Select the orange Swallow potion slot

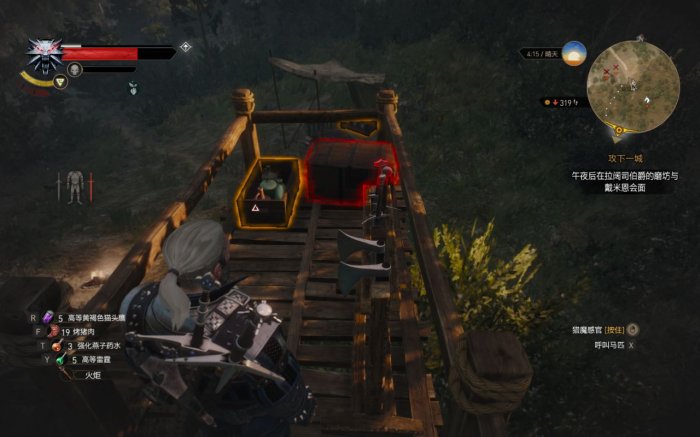(58, 346)
